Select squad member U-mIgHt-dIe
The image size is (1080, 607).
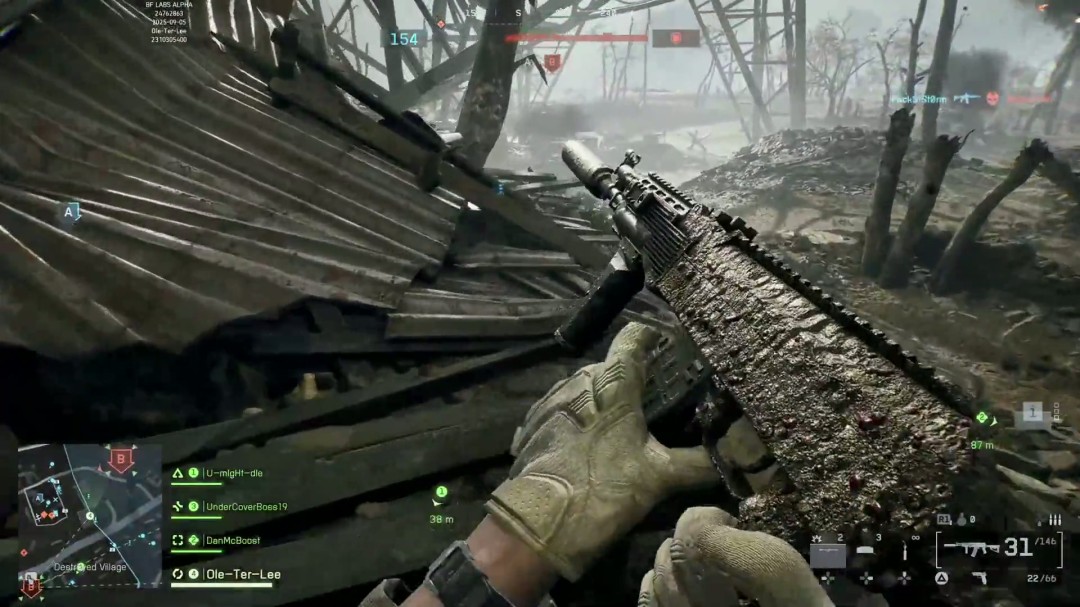click(x=234, y=473)
